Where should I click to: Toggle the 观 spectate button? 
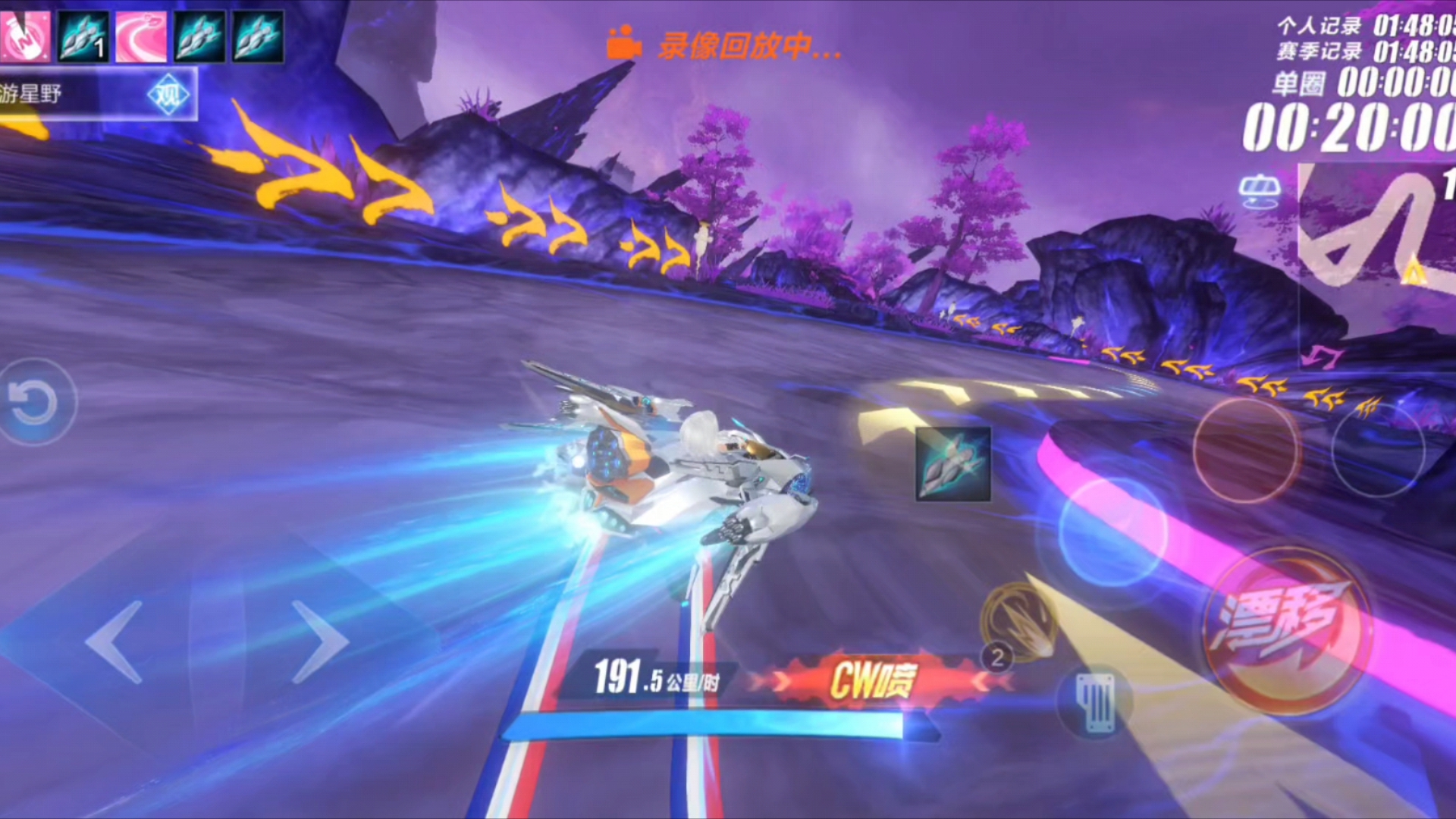[x=168, y=96]
